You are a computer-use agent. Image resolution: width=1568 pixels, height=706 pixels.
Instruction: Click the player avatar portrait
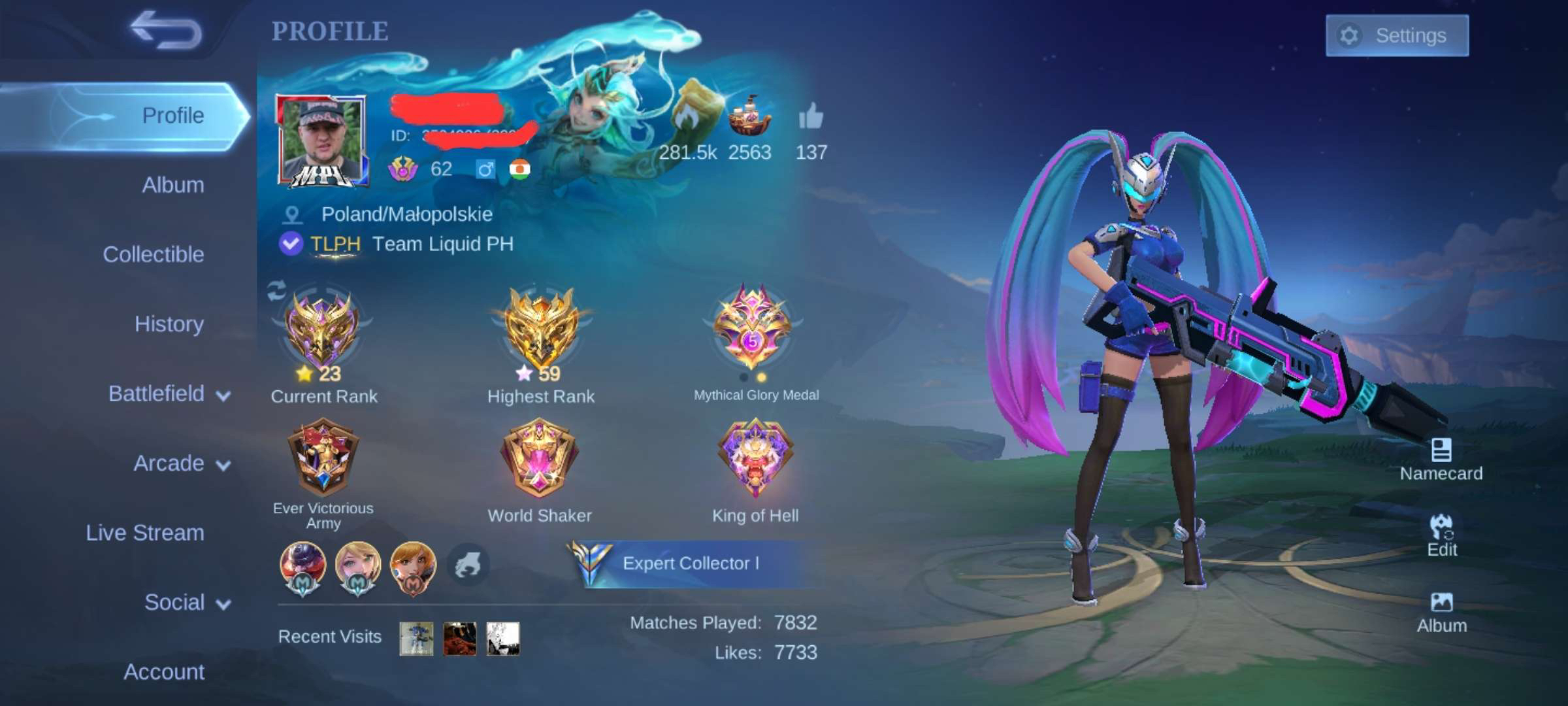point(321,141)
